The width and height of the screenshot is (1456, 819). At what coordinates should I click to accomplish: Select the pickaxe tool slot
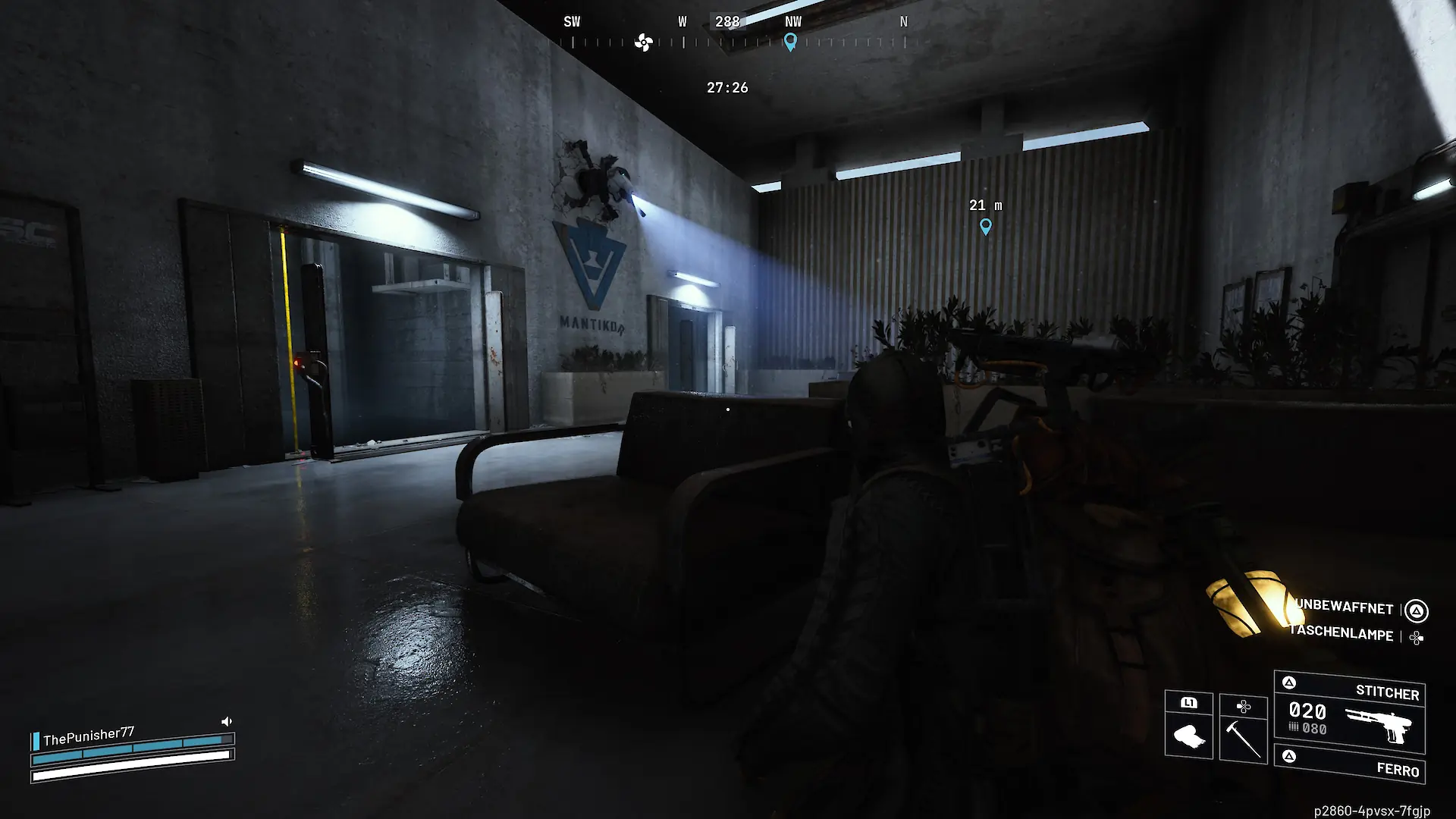click(x=1243, y=727)
